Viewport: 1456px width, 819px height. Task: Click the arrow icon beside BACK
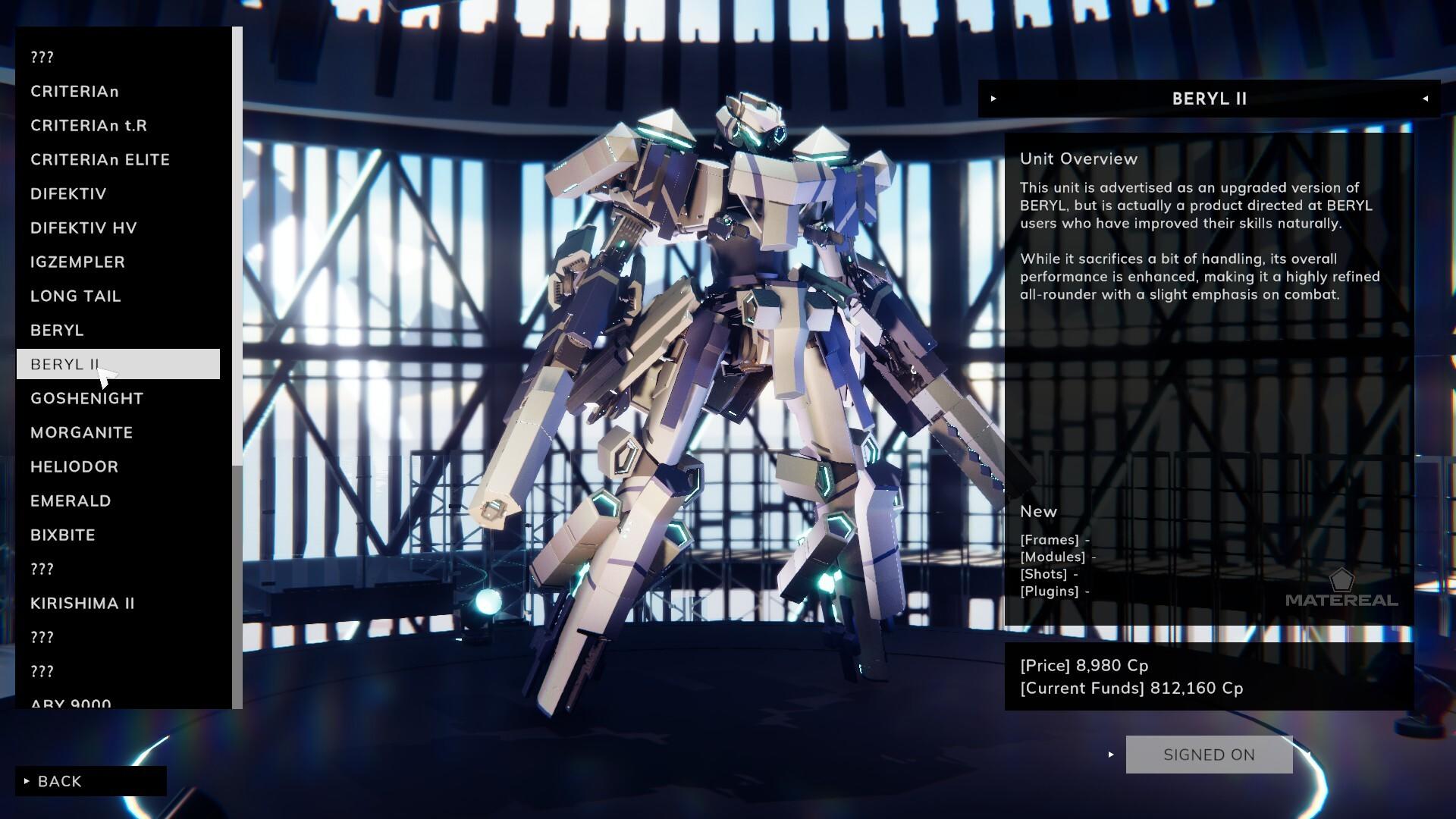coord(27,781)
